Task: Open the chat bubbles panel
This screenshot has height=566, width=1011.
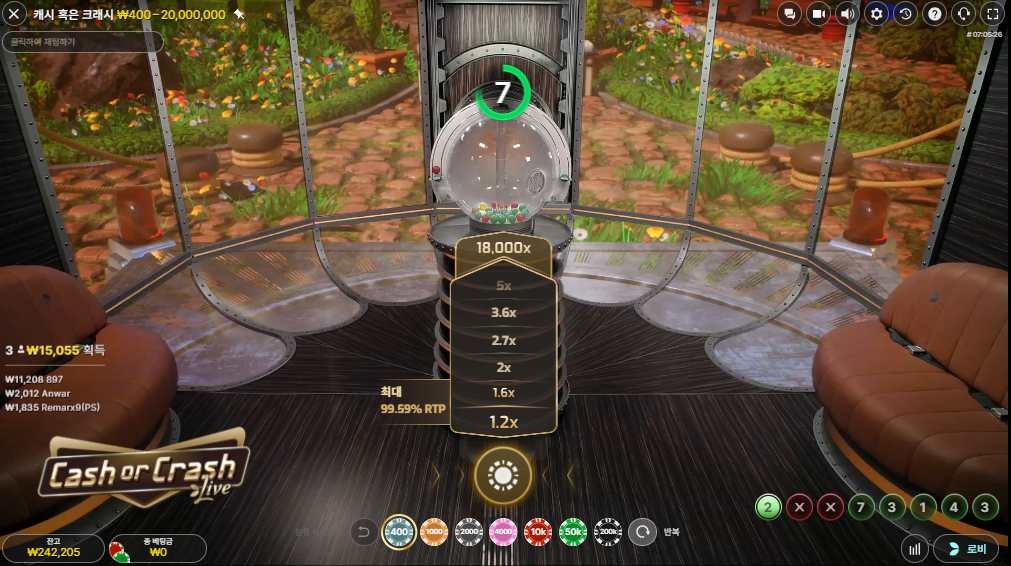Action: (x=790, y=14)
